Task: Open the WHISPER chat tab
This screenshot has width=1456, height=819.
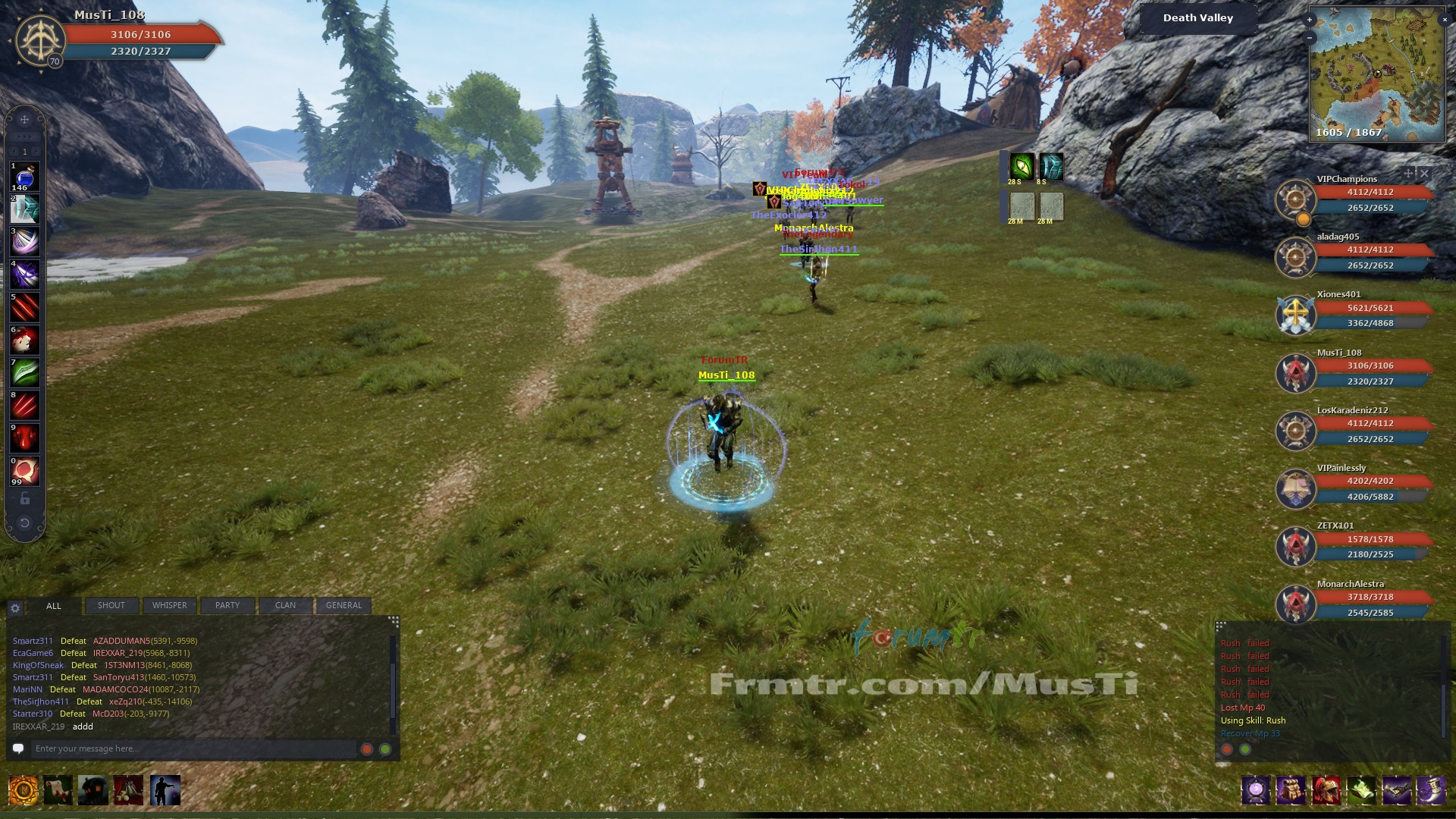Action: click(169, 605)
